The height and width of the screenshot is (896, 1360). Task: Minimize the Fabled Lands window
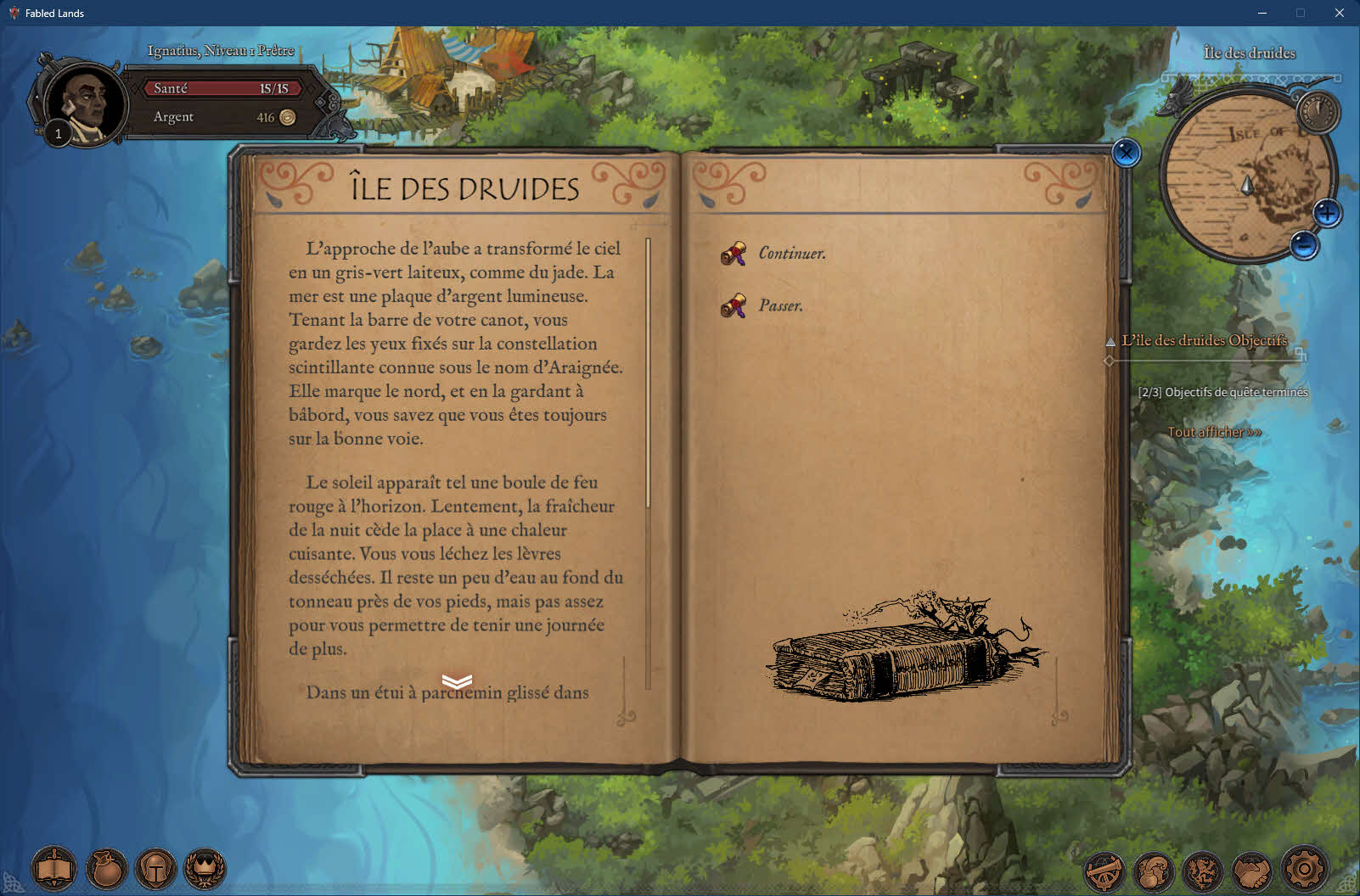[1262, 13]
